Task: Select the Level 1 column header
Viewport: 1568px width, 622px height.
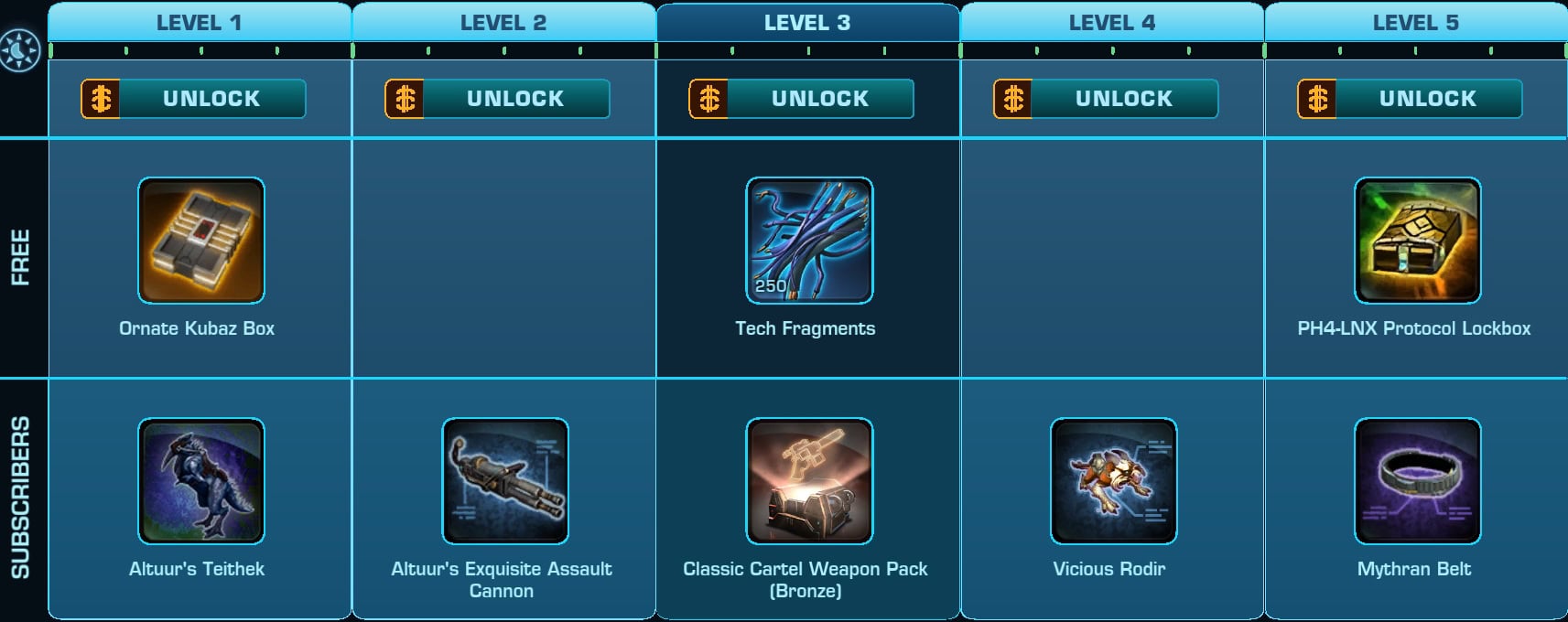Action: click(x=200, y=23)
